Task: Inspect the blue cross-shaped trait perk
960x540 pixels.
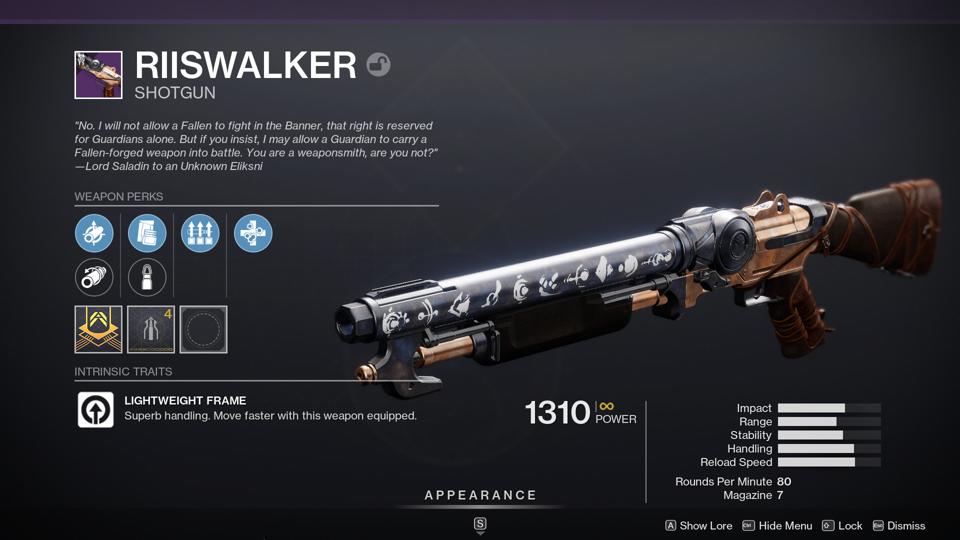Action: 253,233
